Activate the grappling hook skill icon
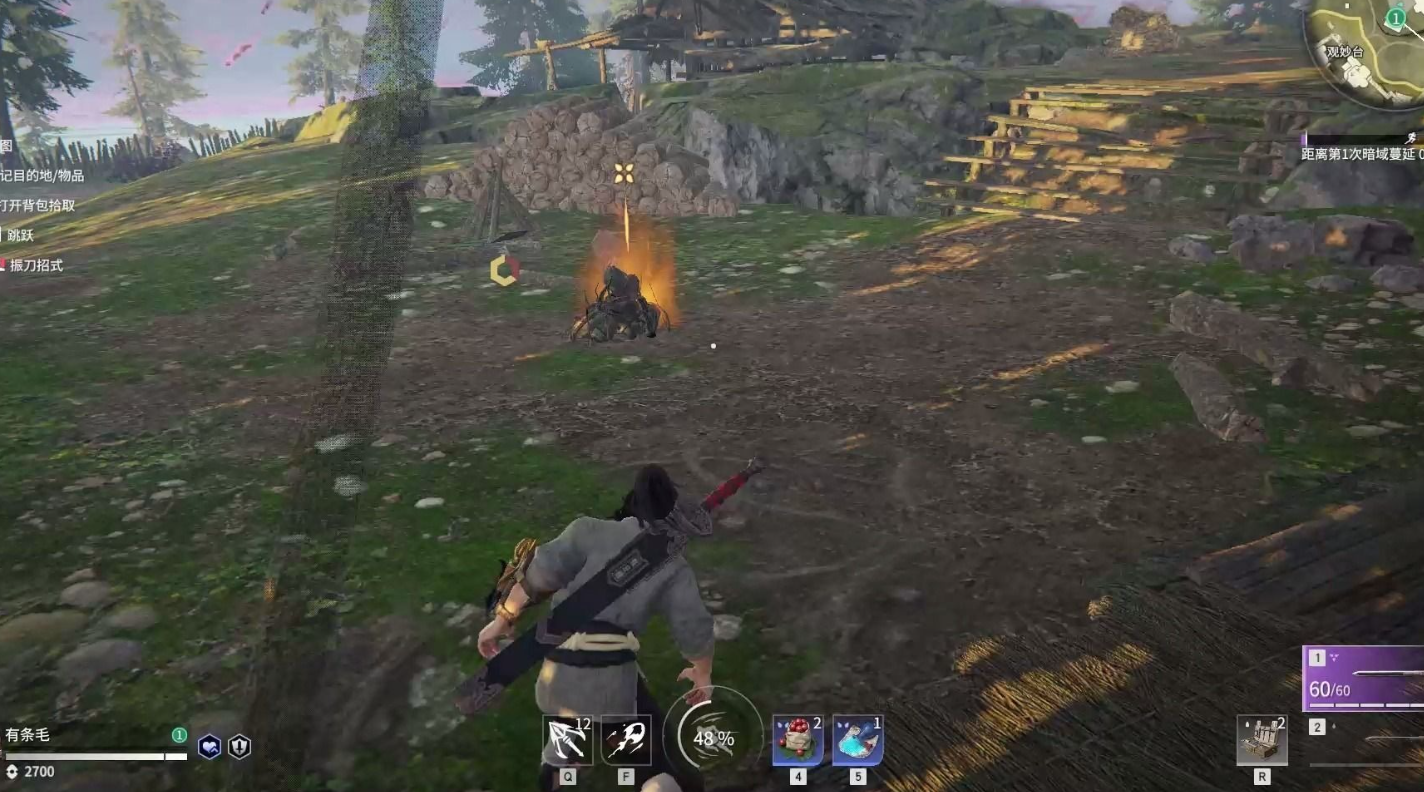 567,741
